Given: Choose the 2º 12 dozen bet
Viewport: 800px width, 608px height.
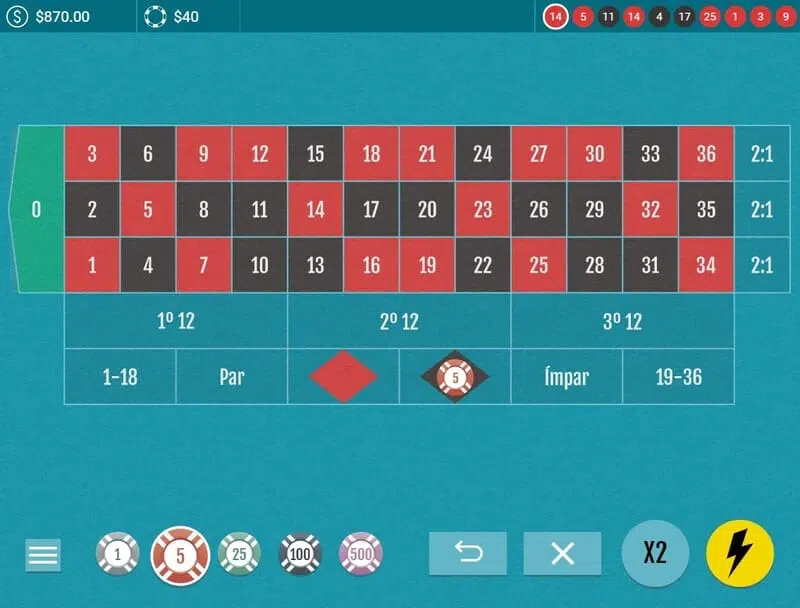Looking at the screenshot, I should tap(399, 322).
